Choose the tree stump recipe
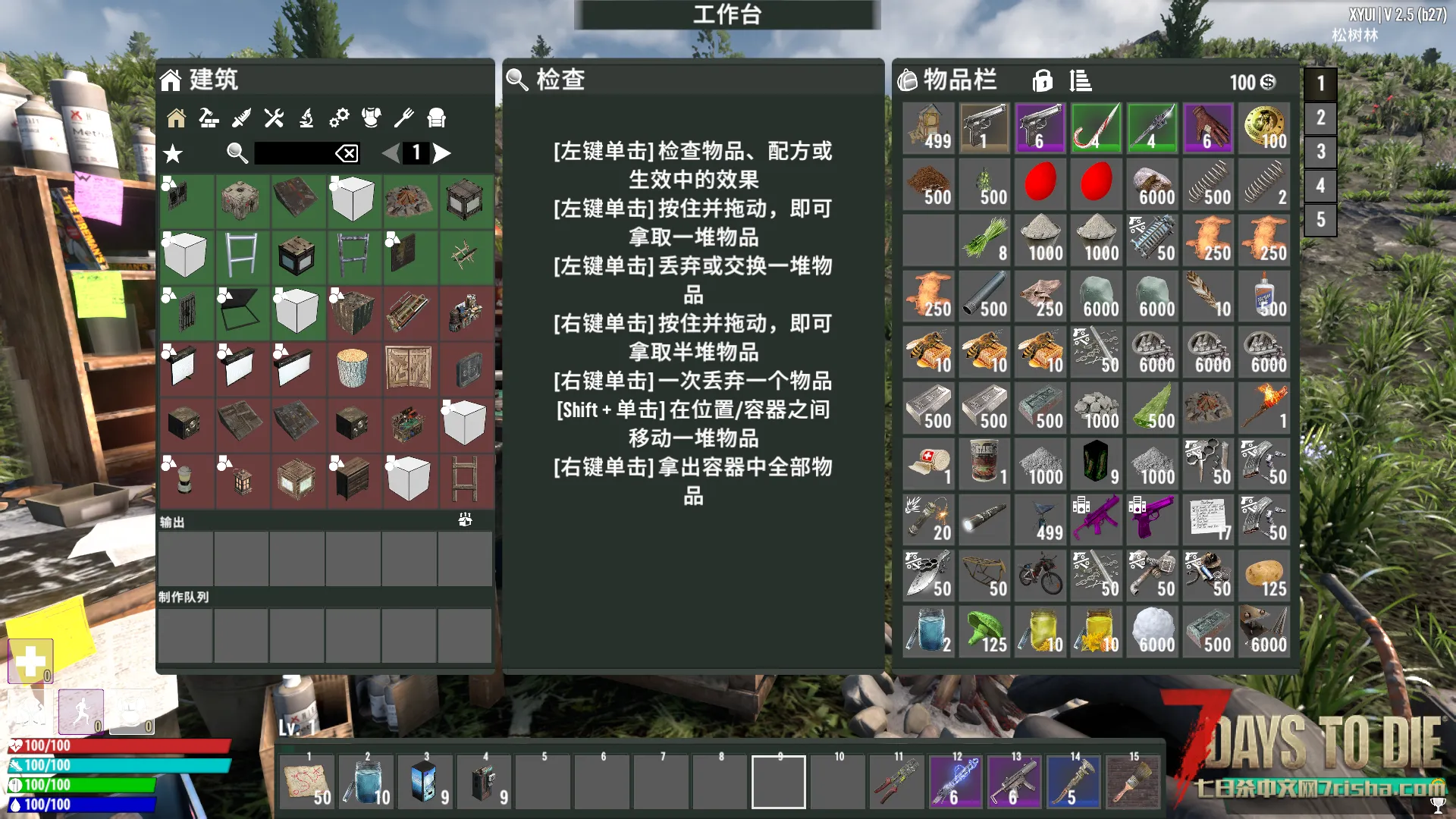 (353, 369)
